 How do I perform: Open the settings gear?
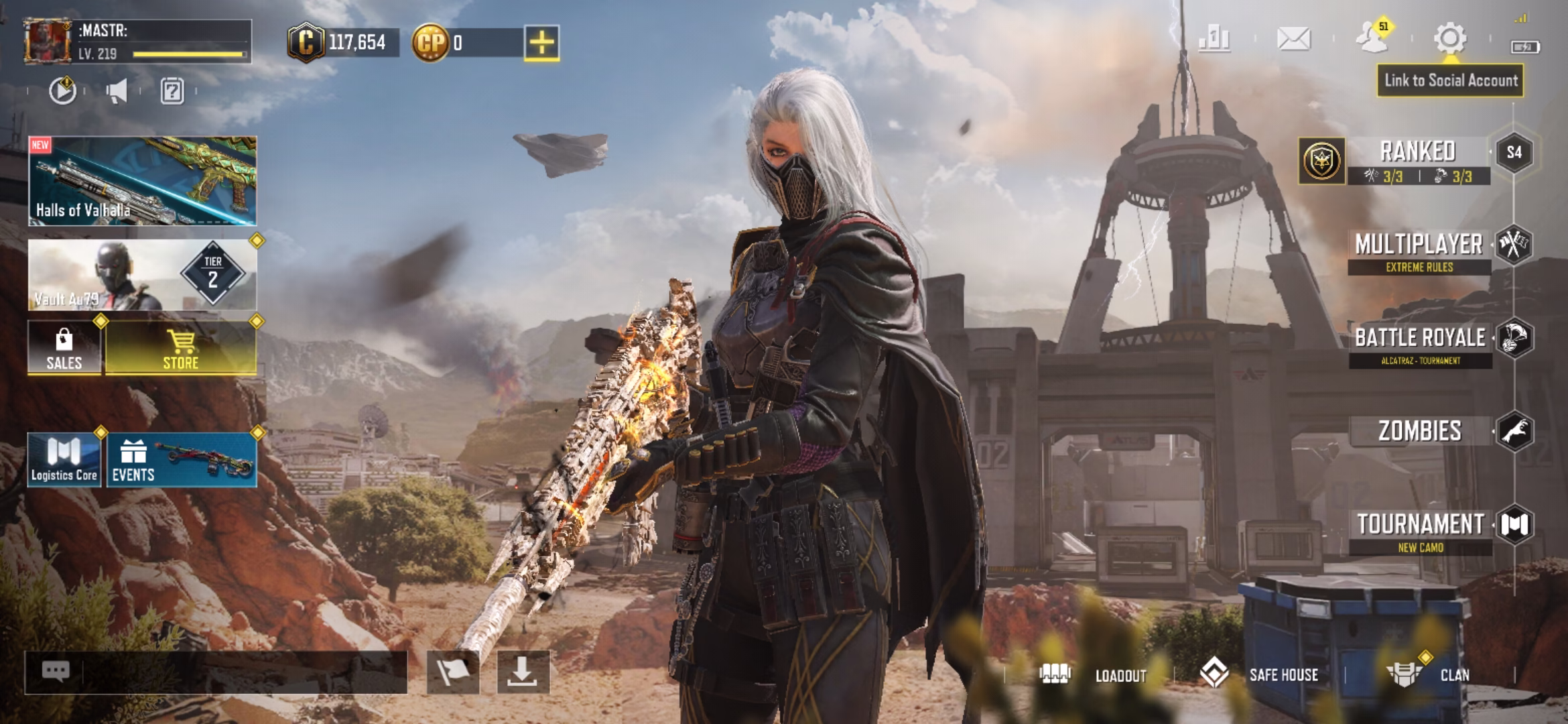pos(1449,38)
